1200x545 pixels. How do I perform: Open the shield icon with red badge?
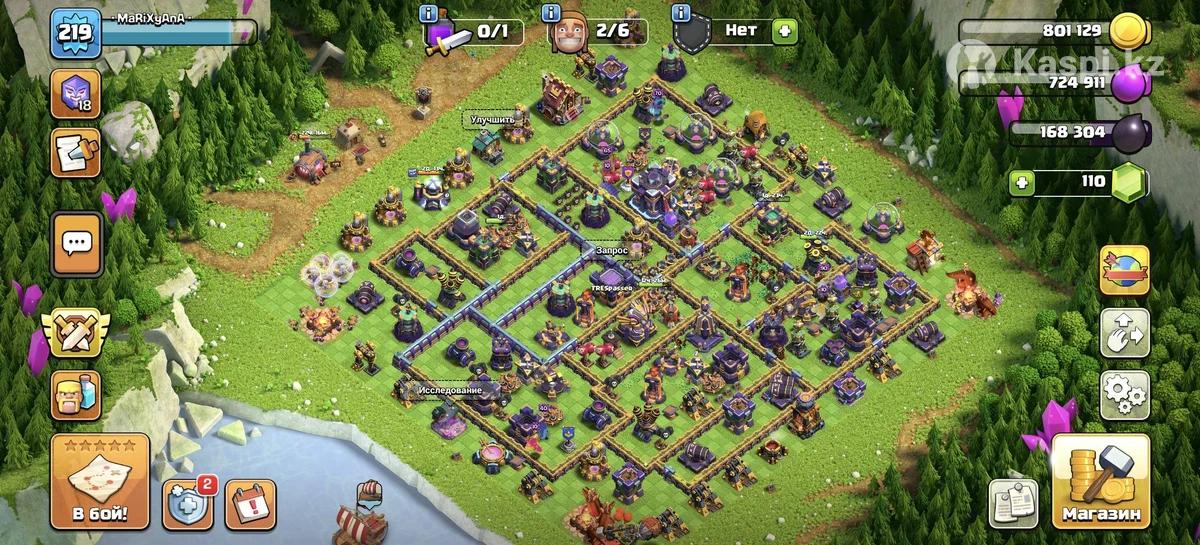[187, 504]
